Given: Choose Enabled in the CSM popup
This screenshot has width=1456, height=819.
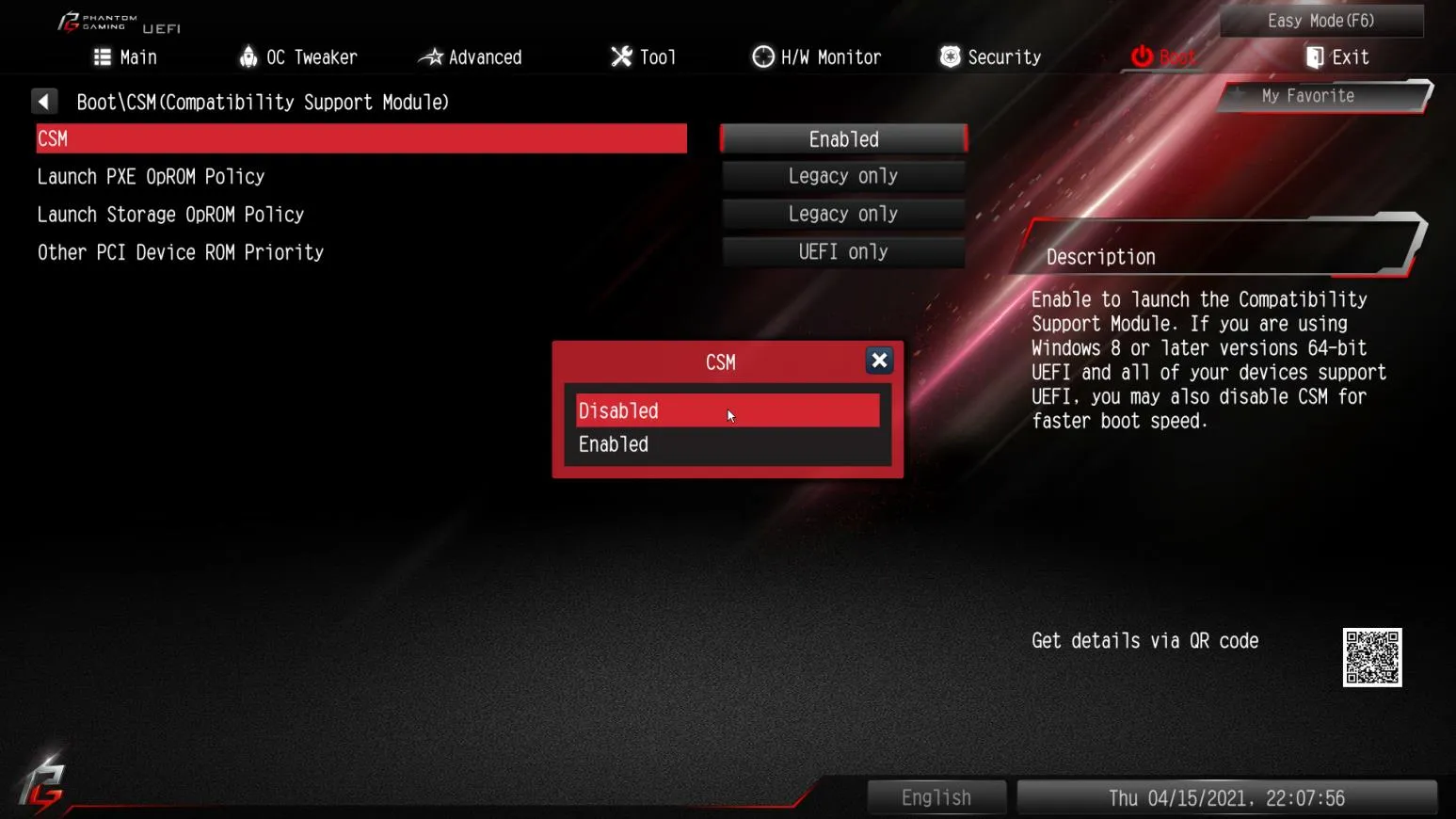Looking at the screenshot, I should pos(727,444).
